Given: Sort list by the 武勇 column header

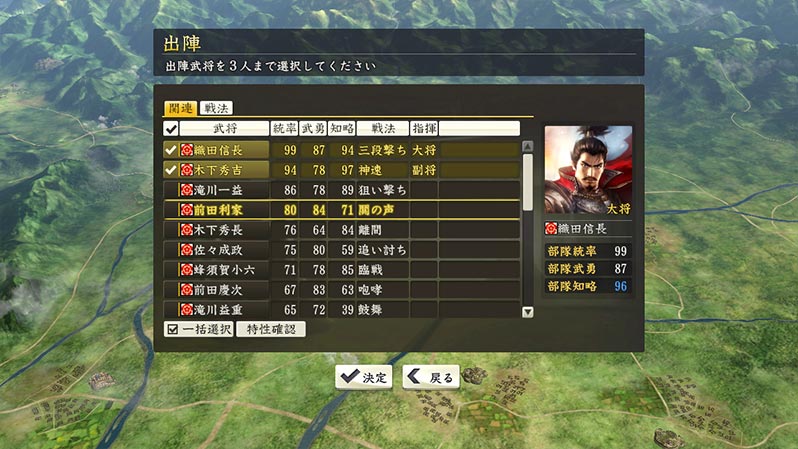Looking at the screenshot, I should 313,128.
